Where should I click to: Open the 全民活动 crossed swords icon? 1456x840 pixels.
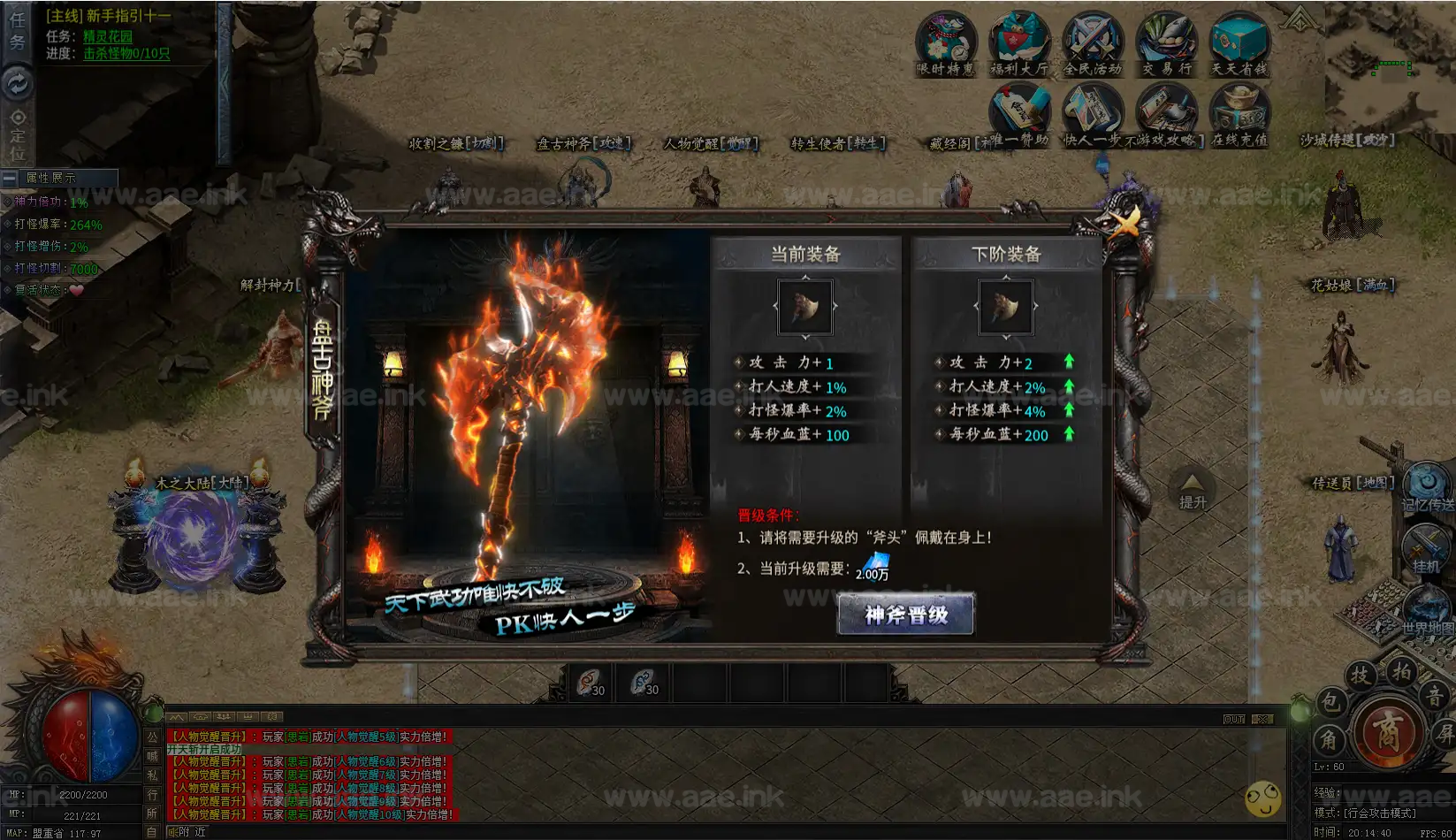coord(1092,44)
